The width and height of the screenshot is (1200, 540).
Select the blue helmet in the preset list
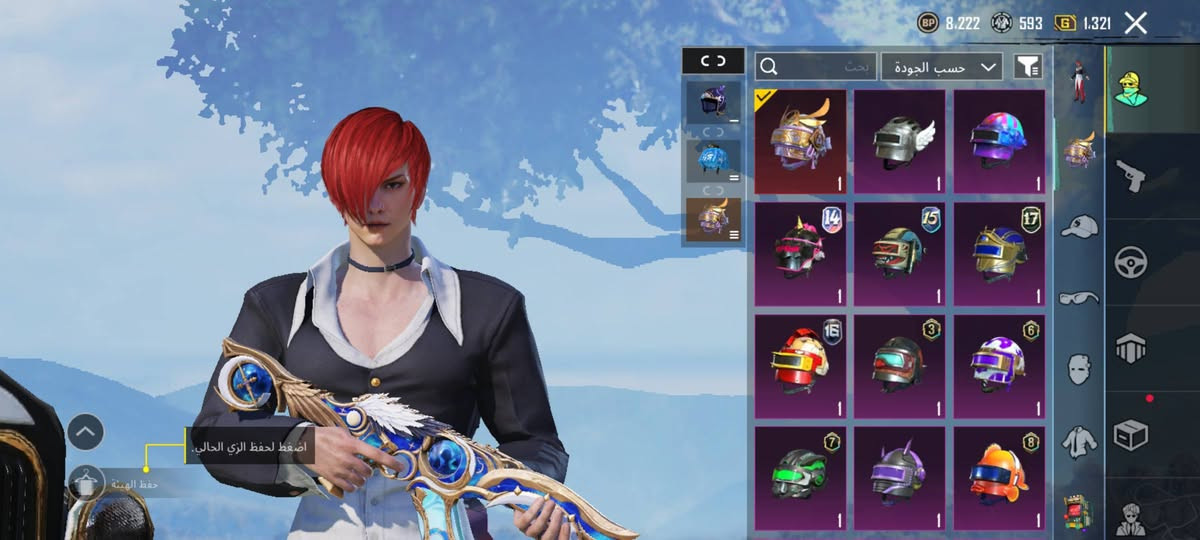tap(713, 160)
